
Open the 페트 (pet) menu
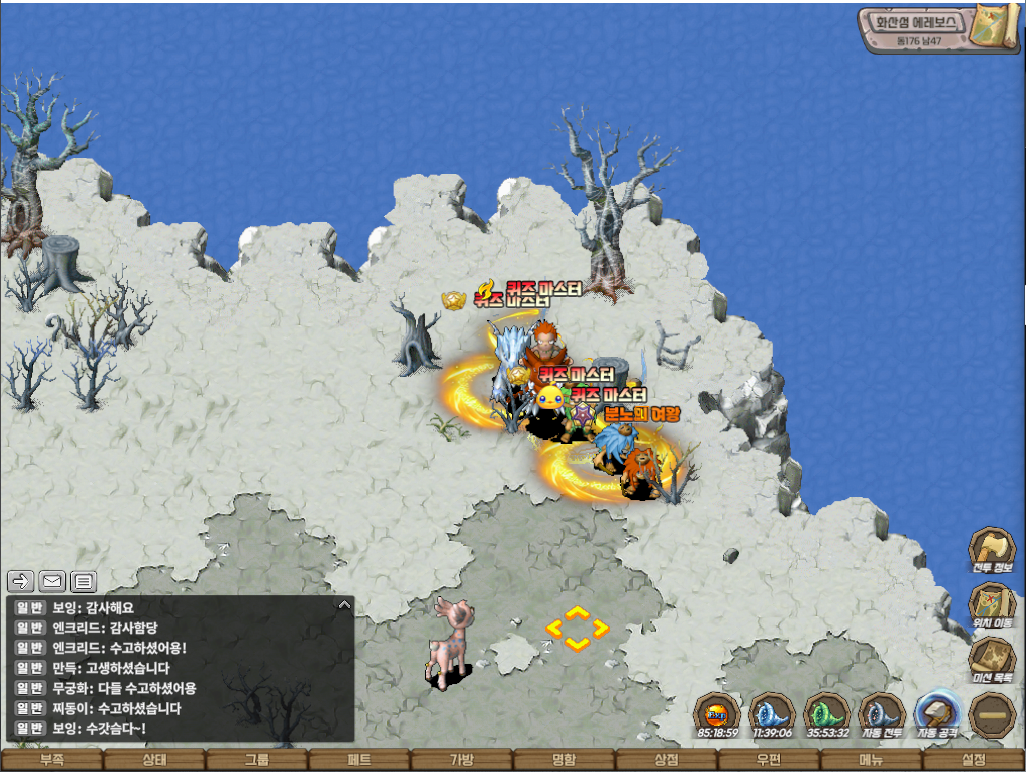[359, 761]
